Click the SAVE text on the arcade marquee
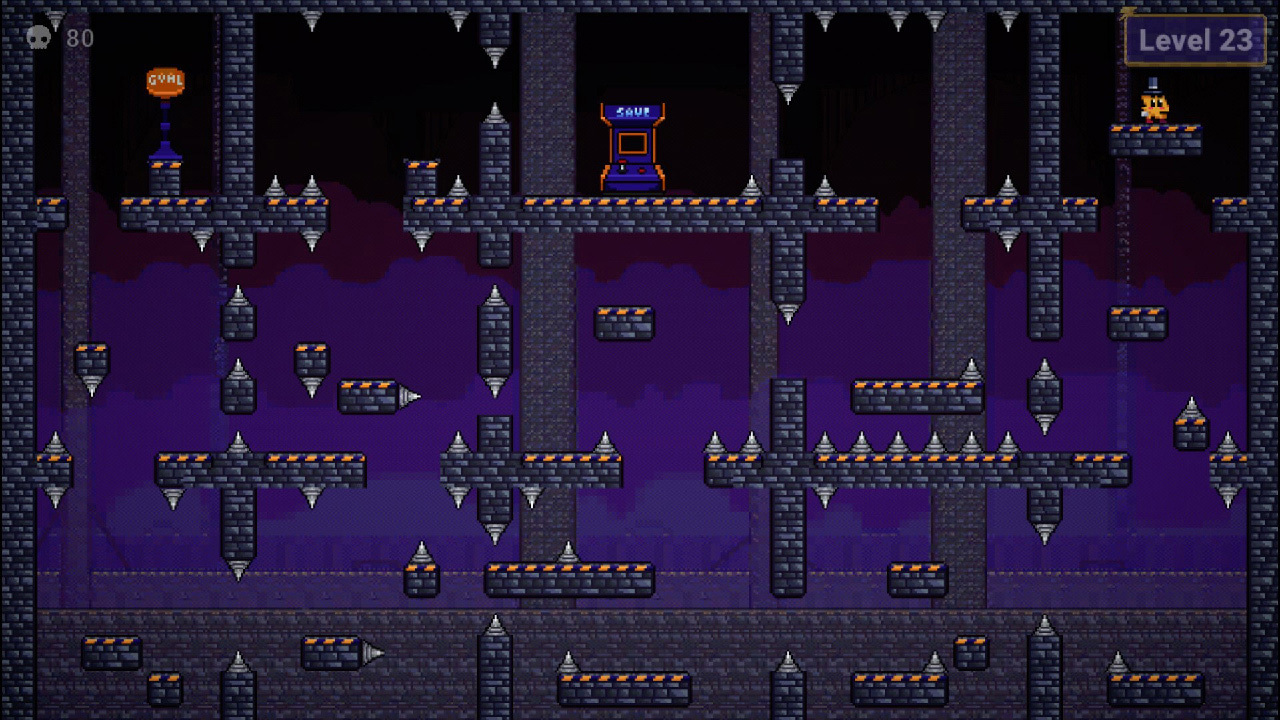 click(x=632, y=111)
